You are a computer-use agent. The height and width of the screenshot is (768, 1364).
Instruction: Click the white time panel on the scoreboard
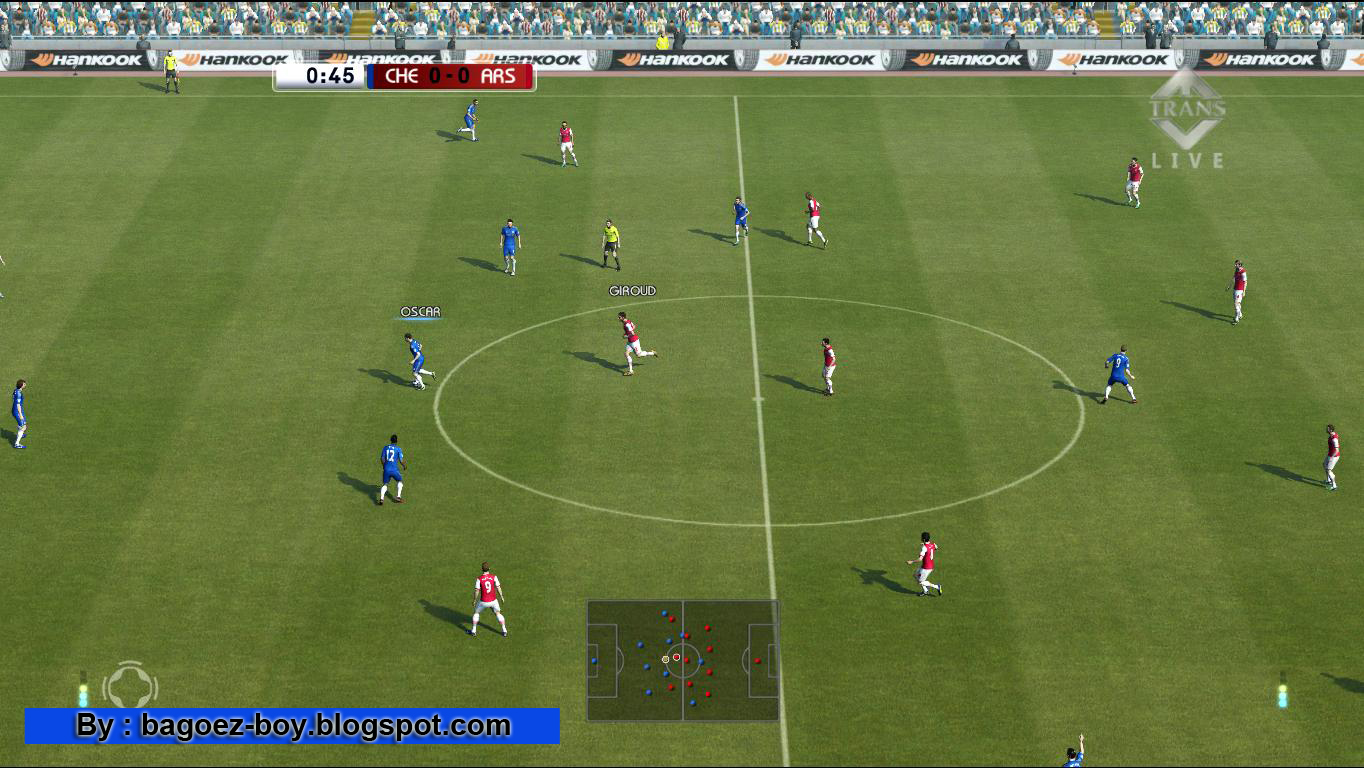click(x=322, y=77)
